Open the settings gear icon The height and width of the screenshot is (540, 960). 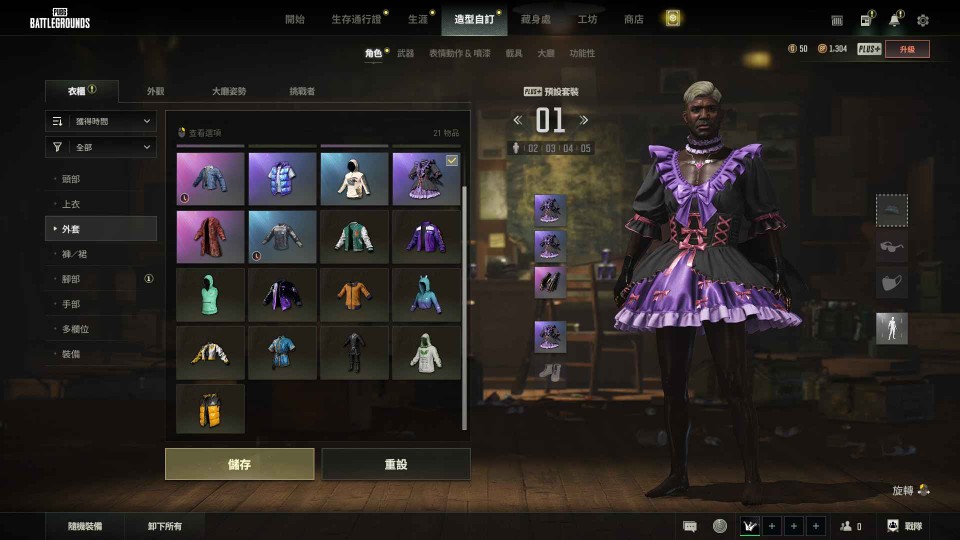click(922, 20)
